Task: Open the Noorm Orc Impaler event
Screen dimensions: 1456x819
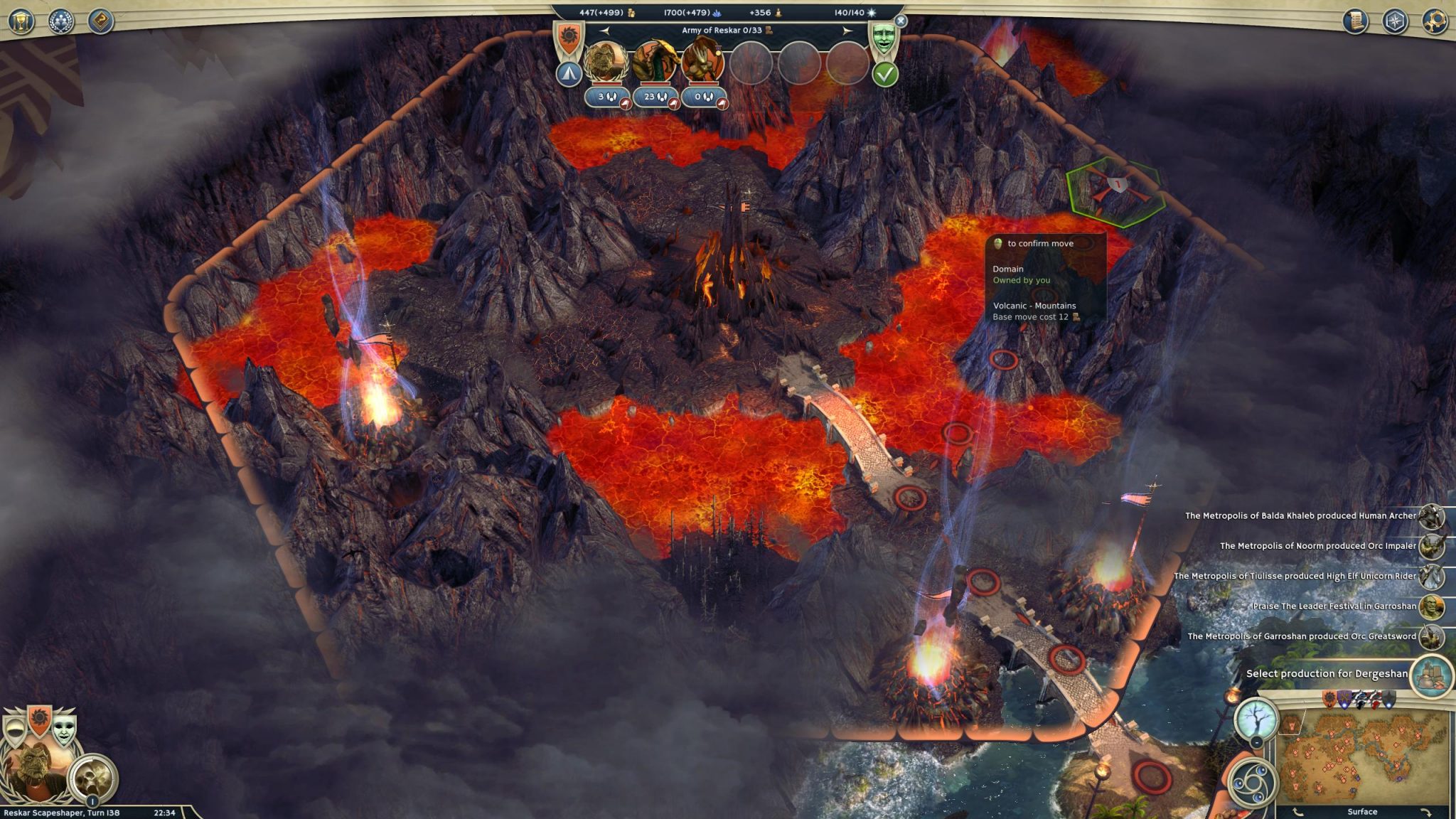Action: 1432,546
